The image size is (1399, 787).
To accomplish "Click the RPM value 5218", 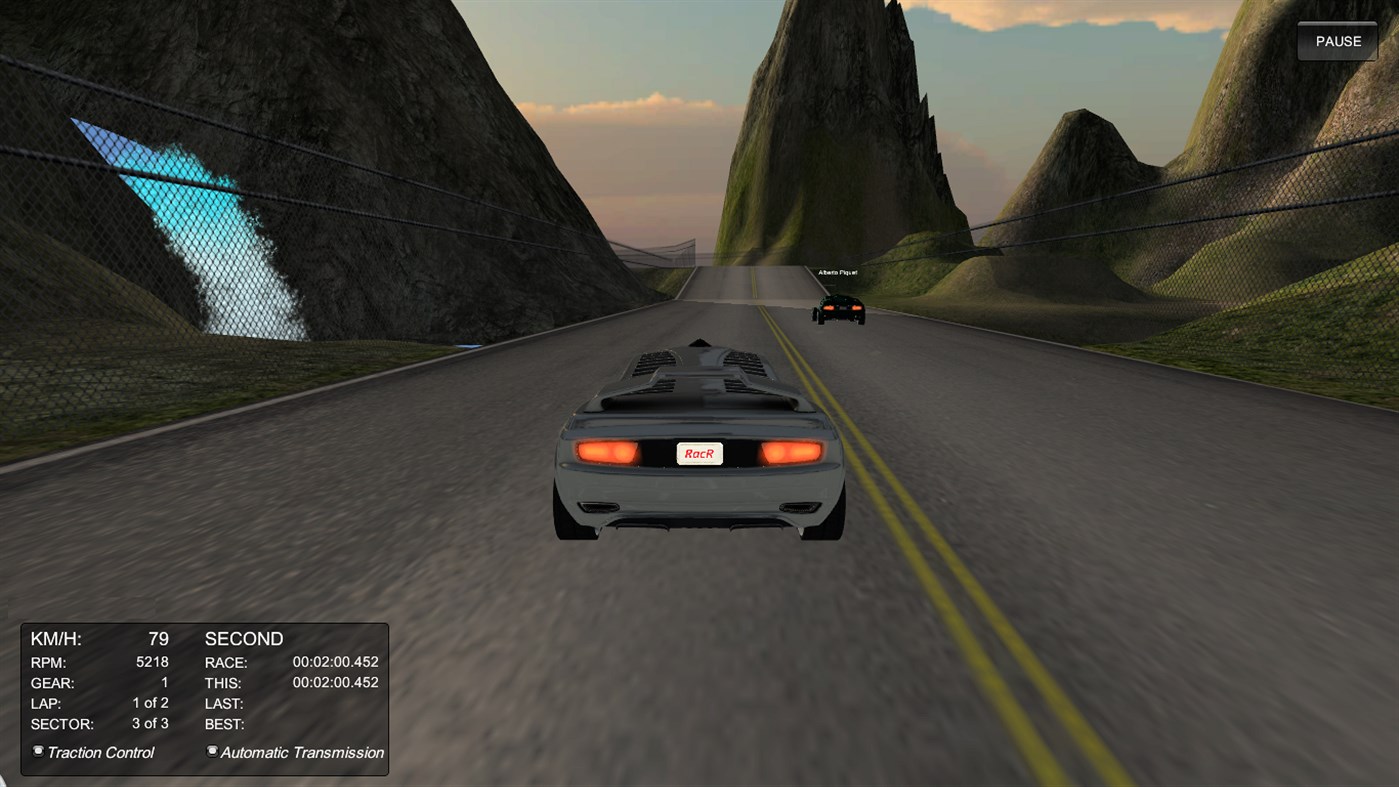I will point(153,661).
